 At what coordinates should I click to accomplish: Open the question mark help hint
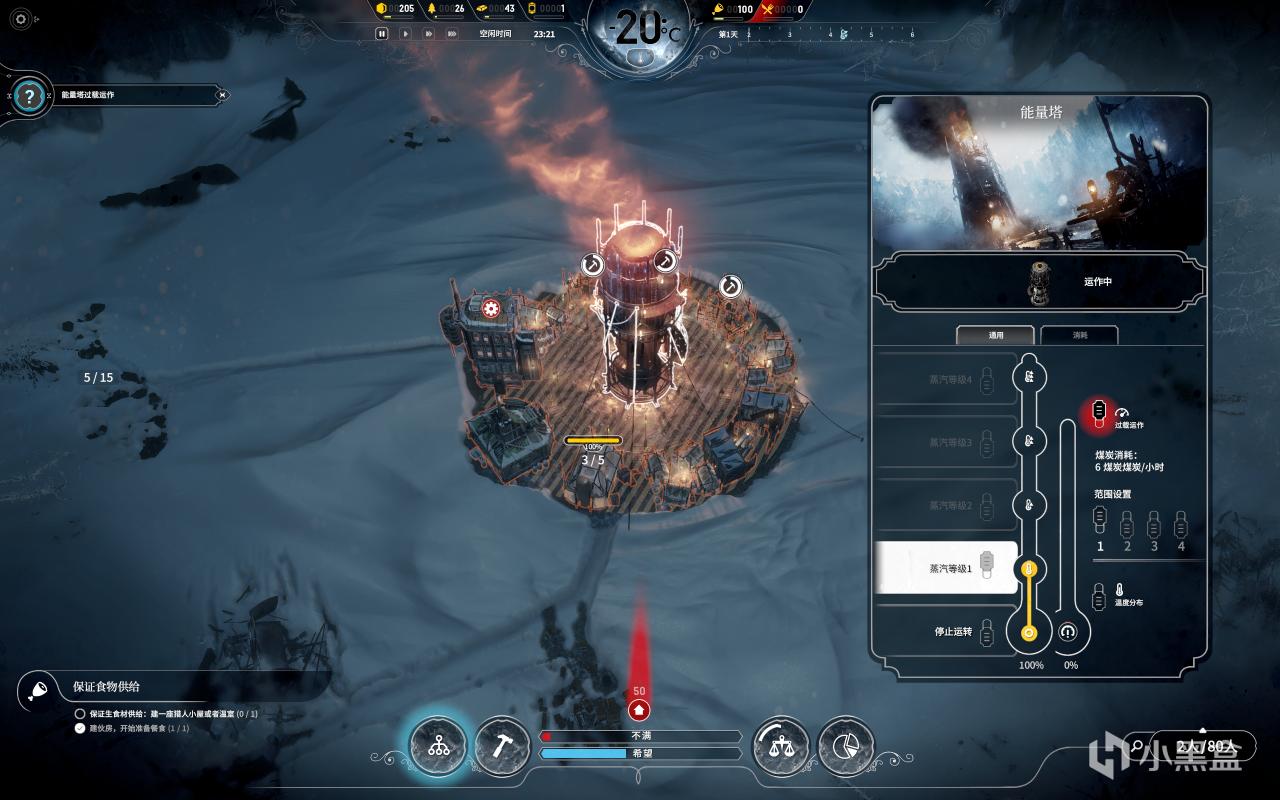(x=30, y=96)
